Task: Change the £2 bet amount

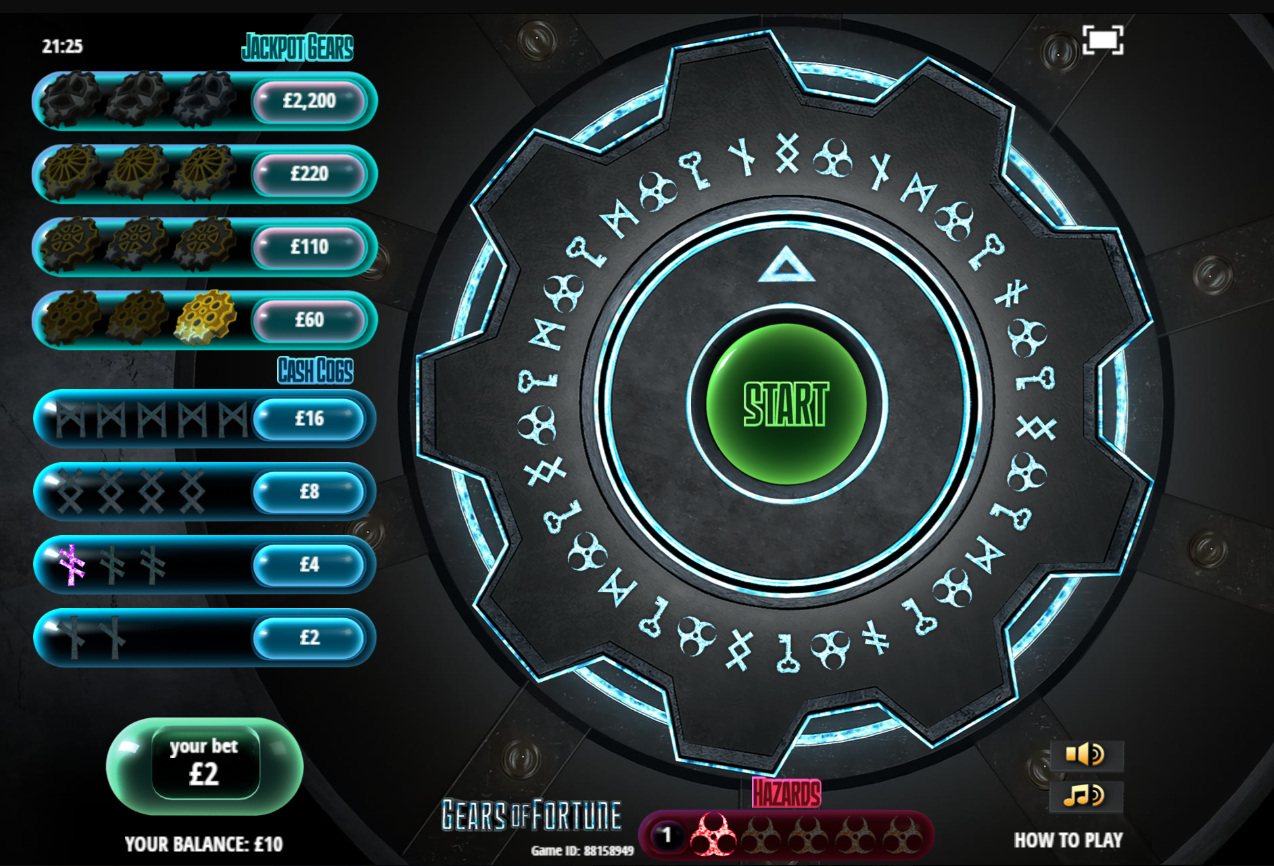Action: (x=204, y=765)
